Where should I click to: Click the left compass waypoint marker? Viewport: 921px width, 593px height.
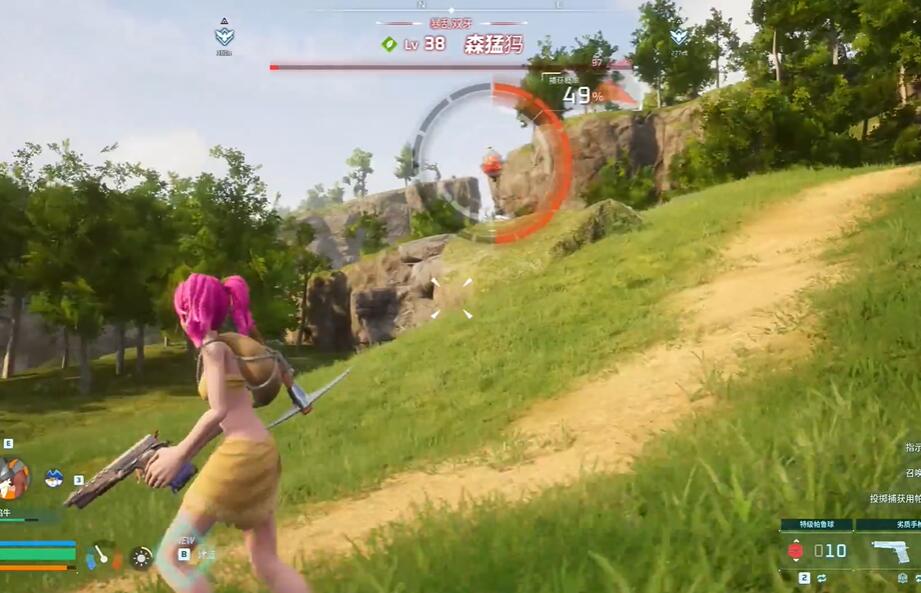[x=224, y=35]
